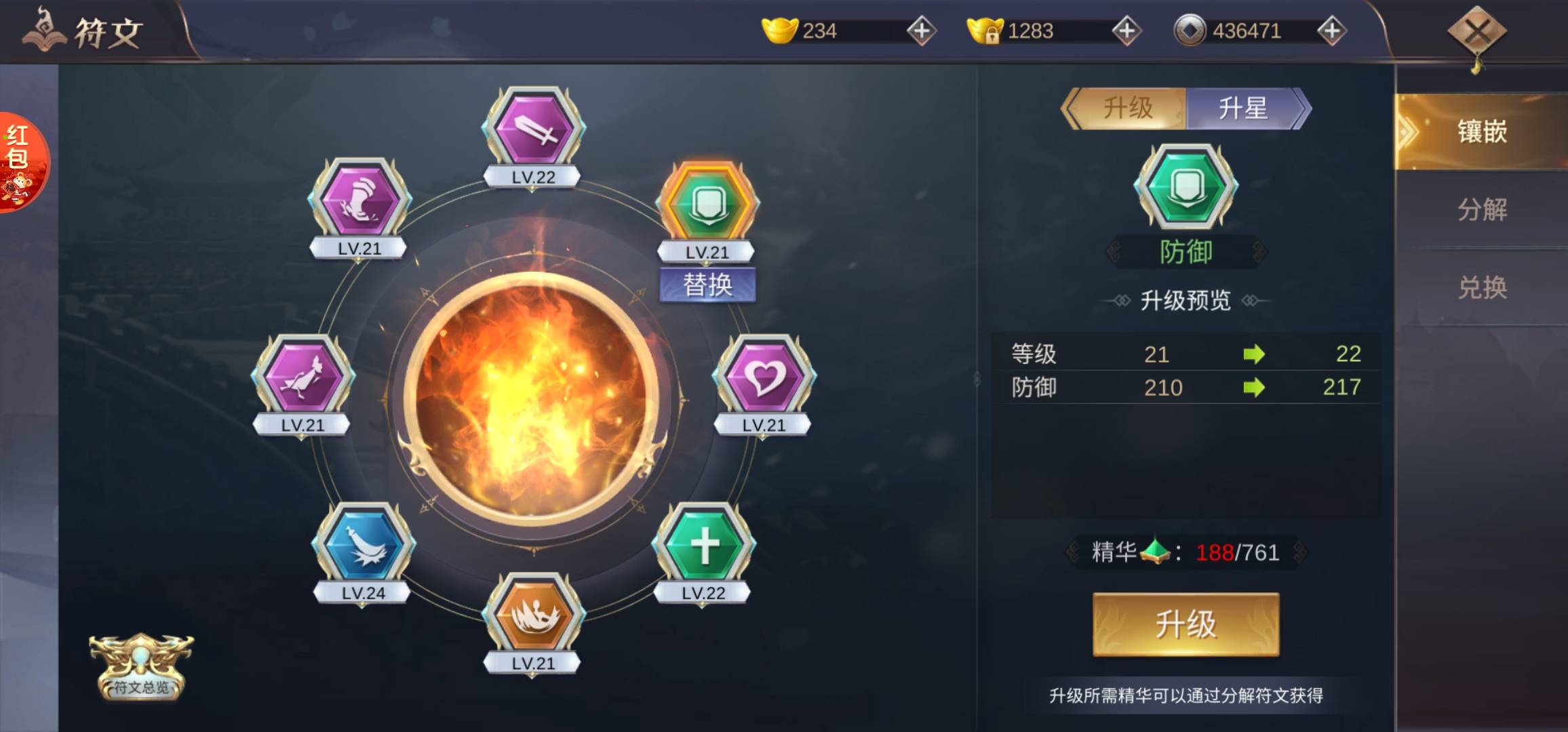Add more gold ingots with the plus button

922,30
